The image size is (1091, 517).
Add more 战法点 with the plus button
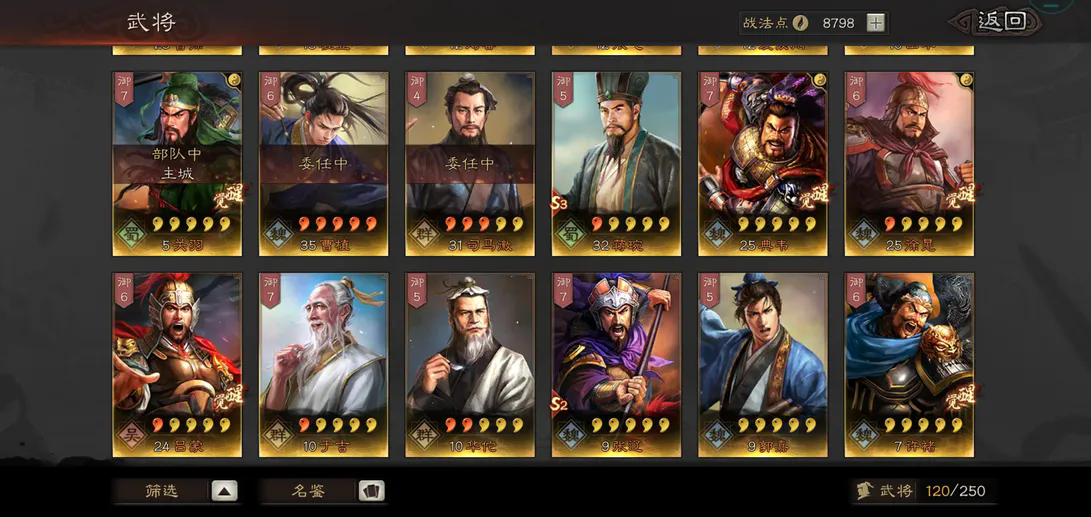(875, 23)
